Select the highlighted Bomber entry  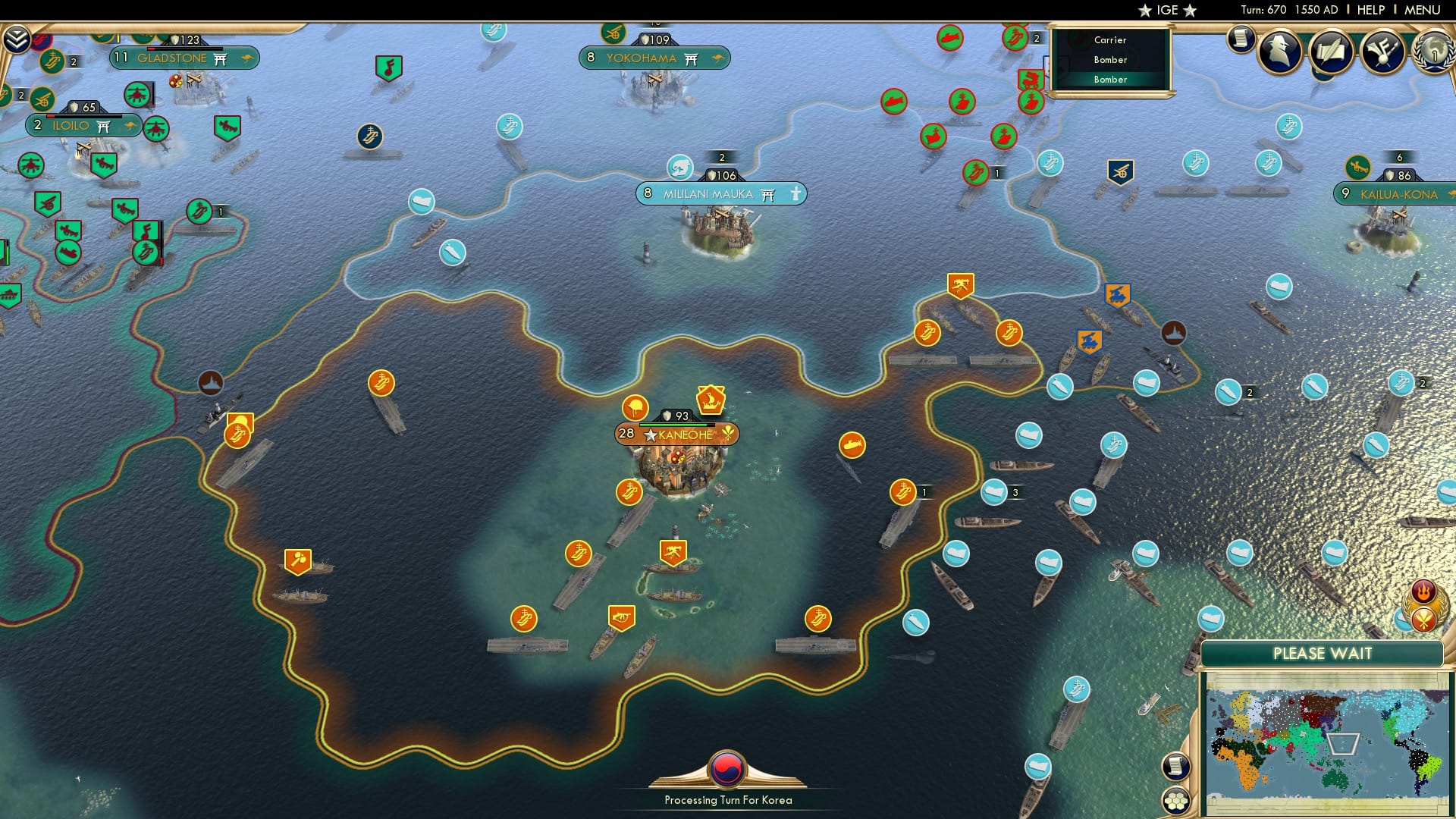(x=1109, y=79)
